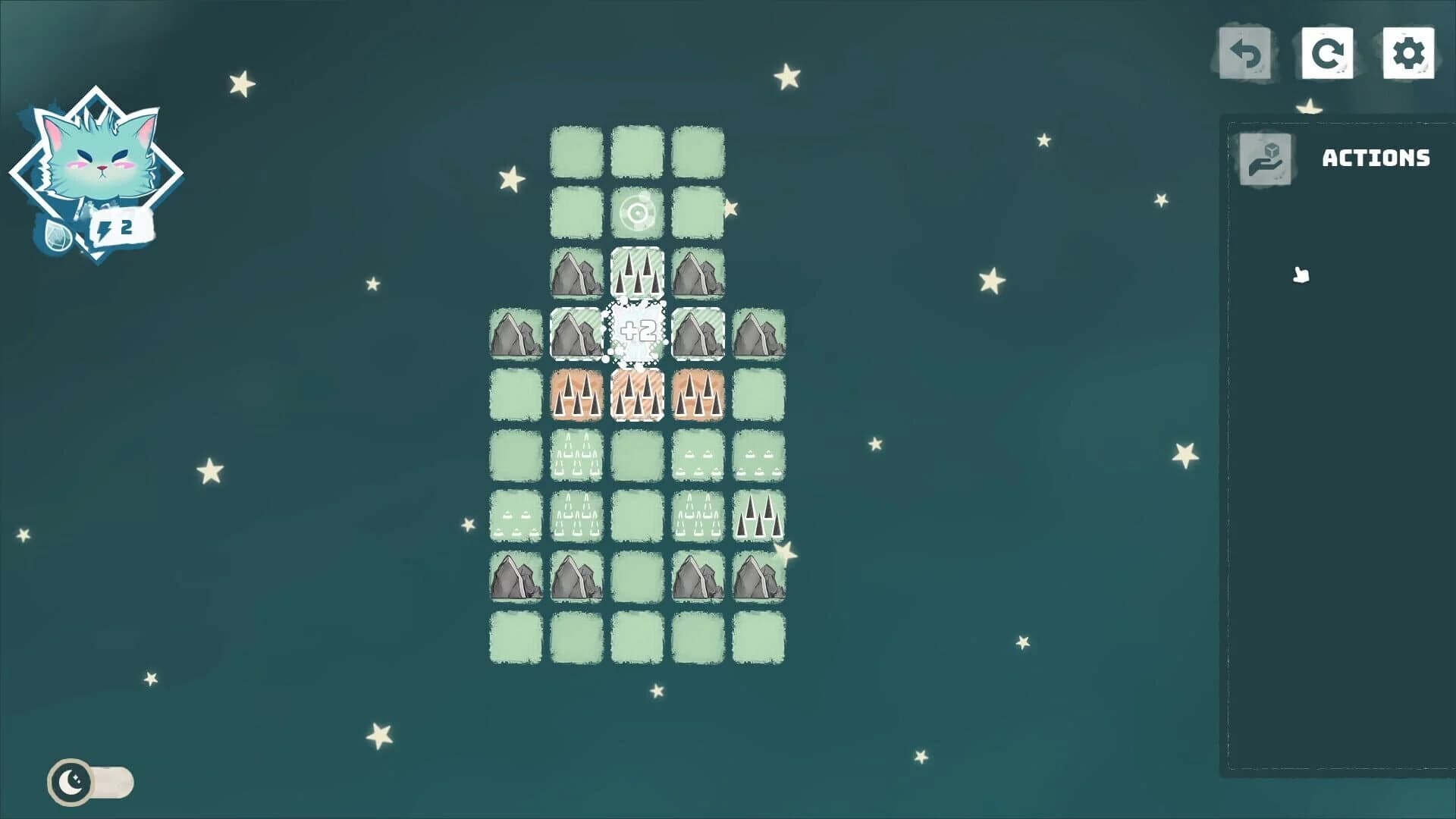Screen dimensions: 1456x819
Task: Click the top-left empty green tile
Action: tap(576, 150)
